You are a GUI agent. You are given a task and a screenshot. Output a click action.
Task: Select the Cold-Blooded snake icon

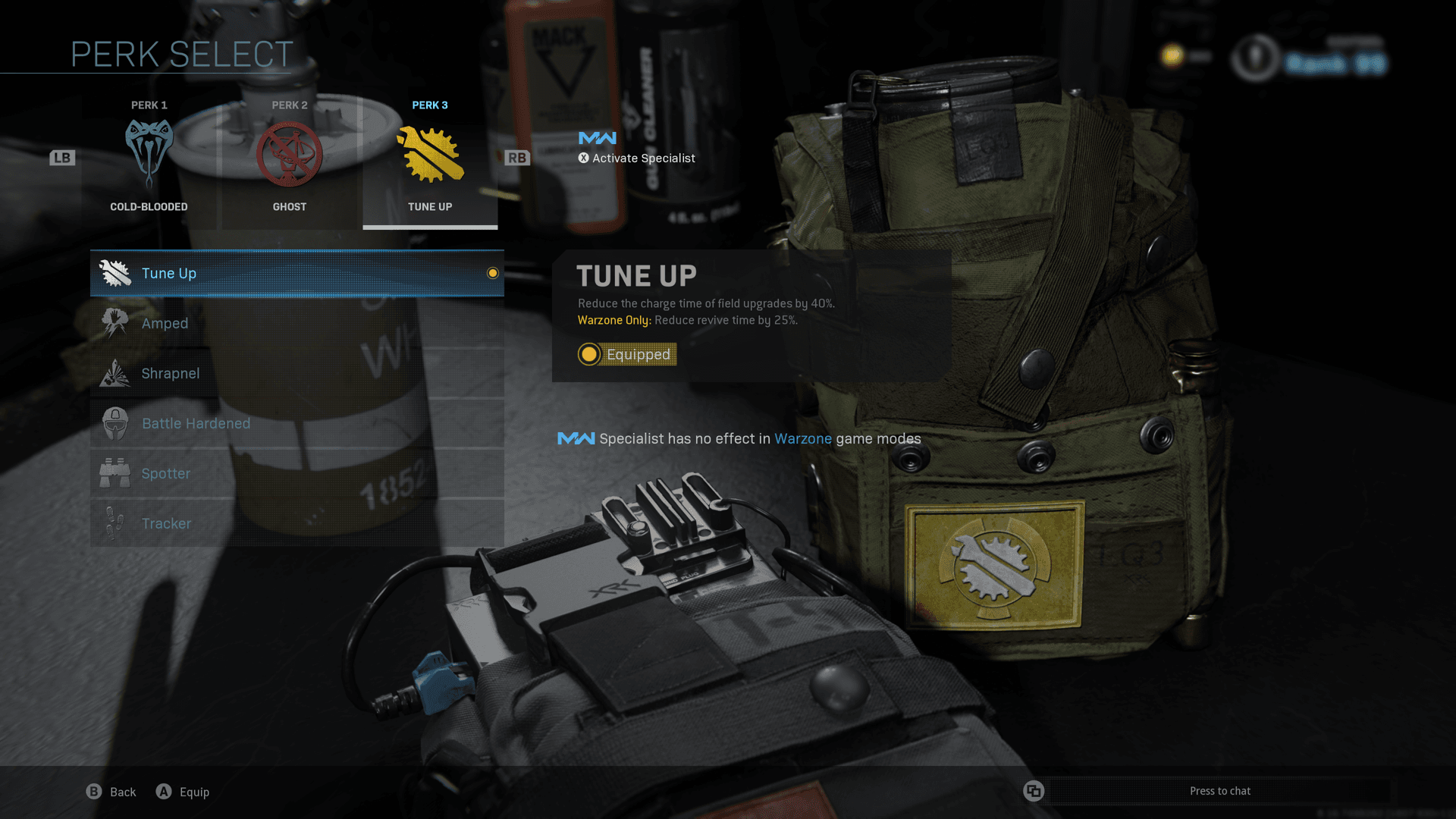click(149, 152)
